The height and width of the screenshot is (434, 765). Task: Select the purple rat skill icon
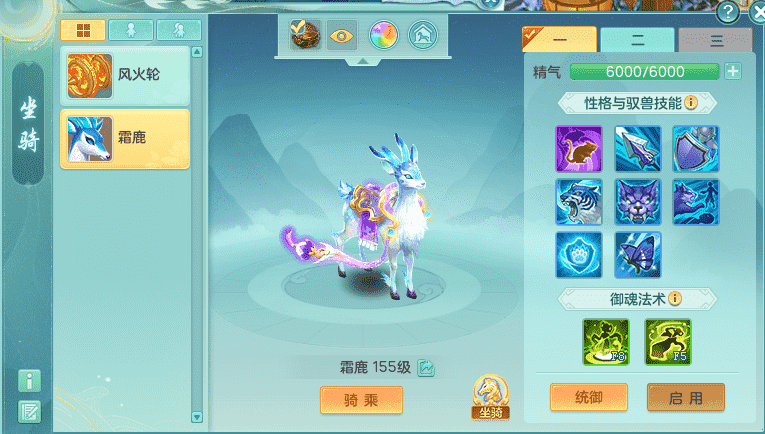pyautogui.click(x=579, y=149)
